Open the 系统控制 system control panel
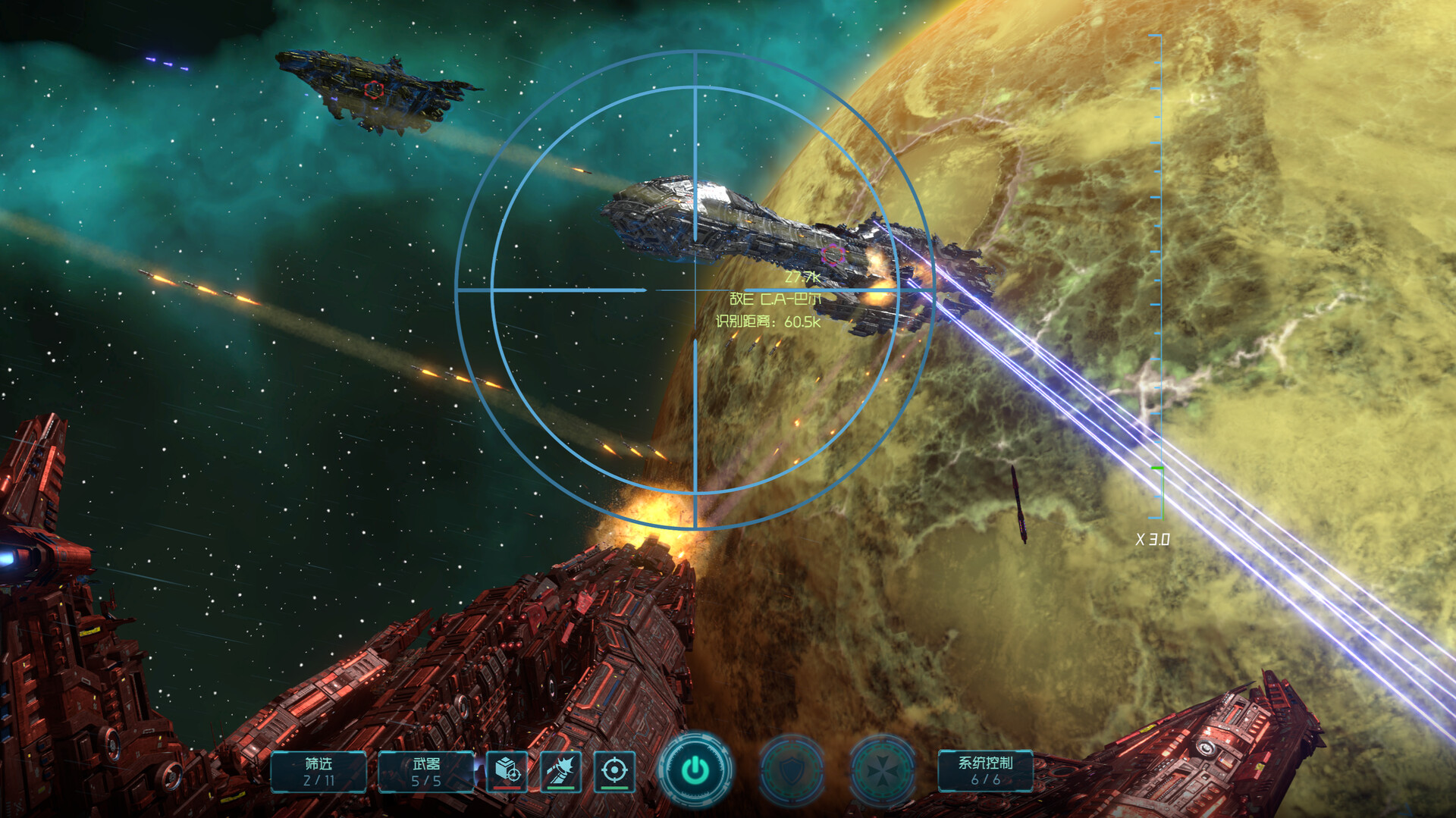1456x818 pixels. (985, 770)
